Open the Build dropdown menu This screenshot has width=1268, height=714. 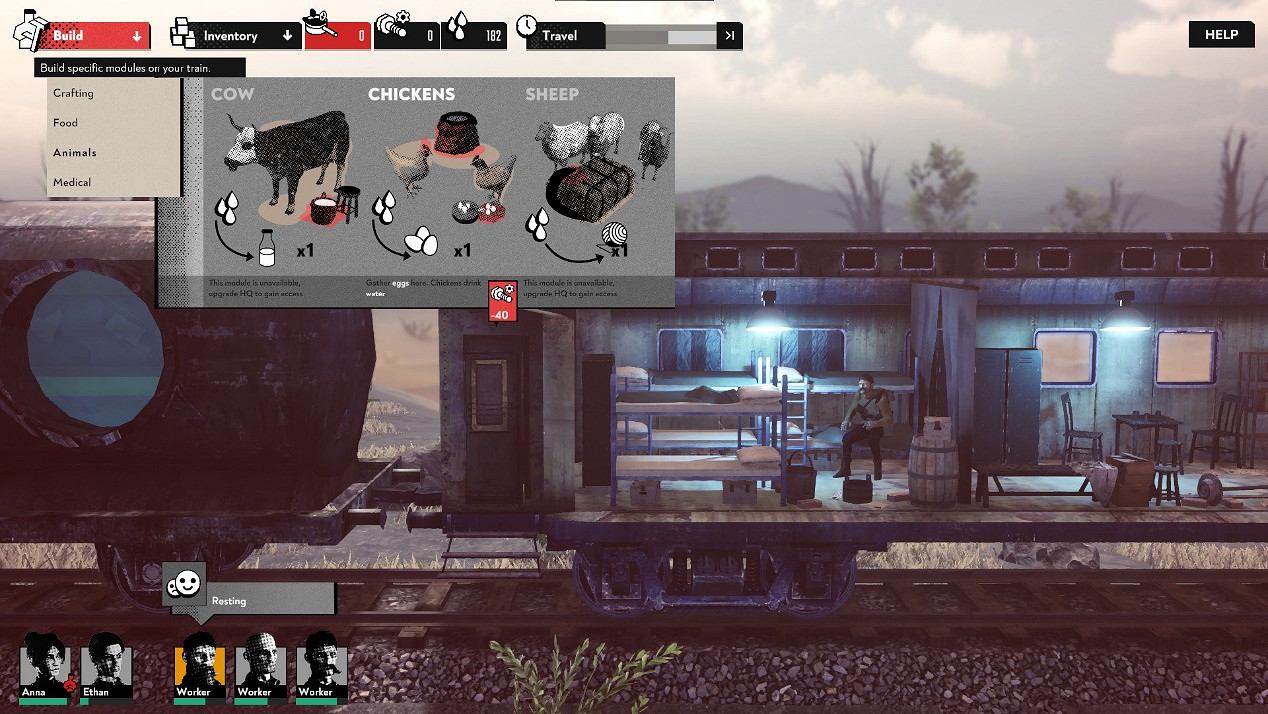click(x=96, y=36)
